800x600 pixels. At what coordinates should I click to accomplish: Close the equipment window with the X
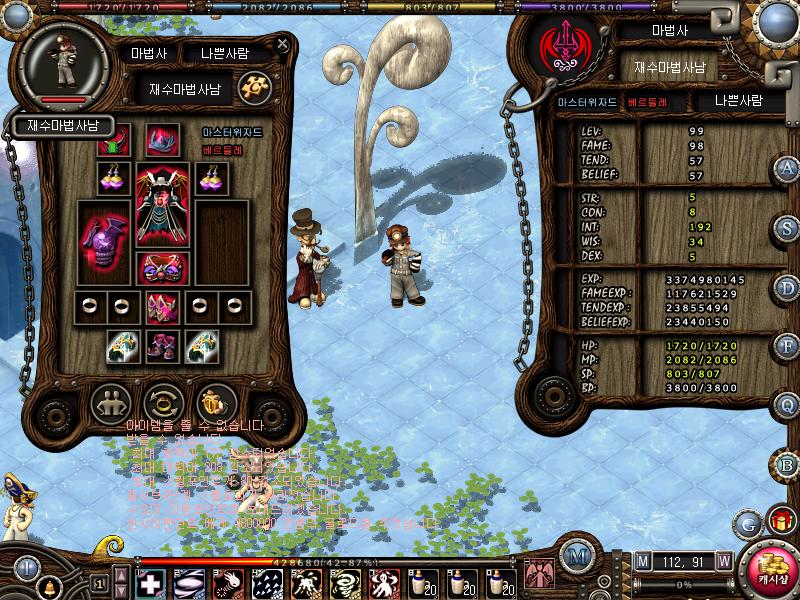(283, 43)
